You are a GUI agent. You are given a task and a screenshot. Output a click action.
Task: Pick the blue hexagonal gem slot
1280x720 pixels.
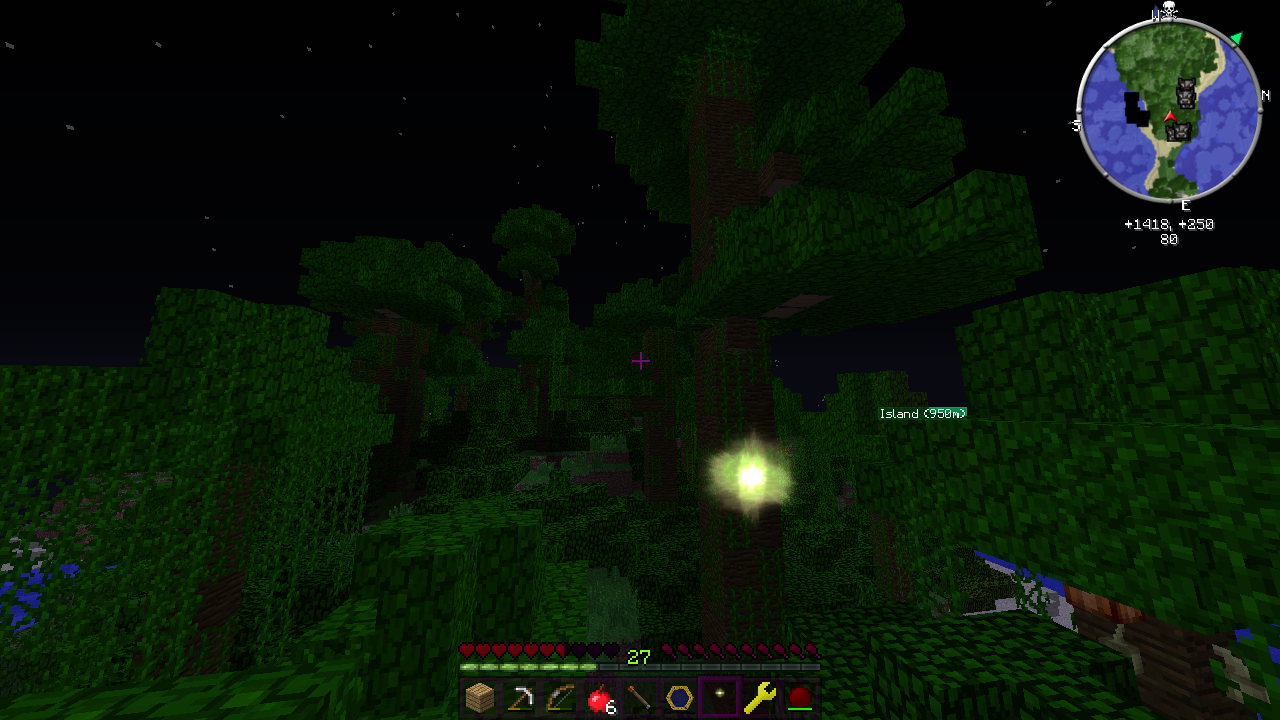(x=680, y=697)
